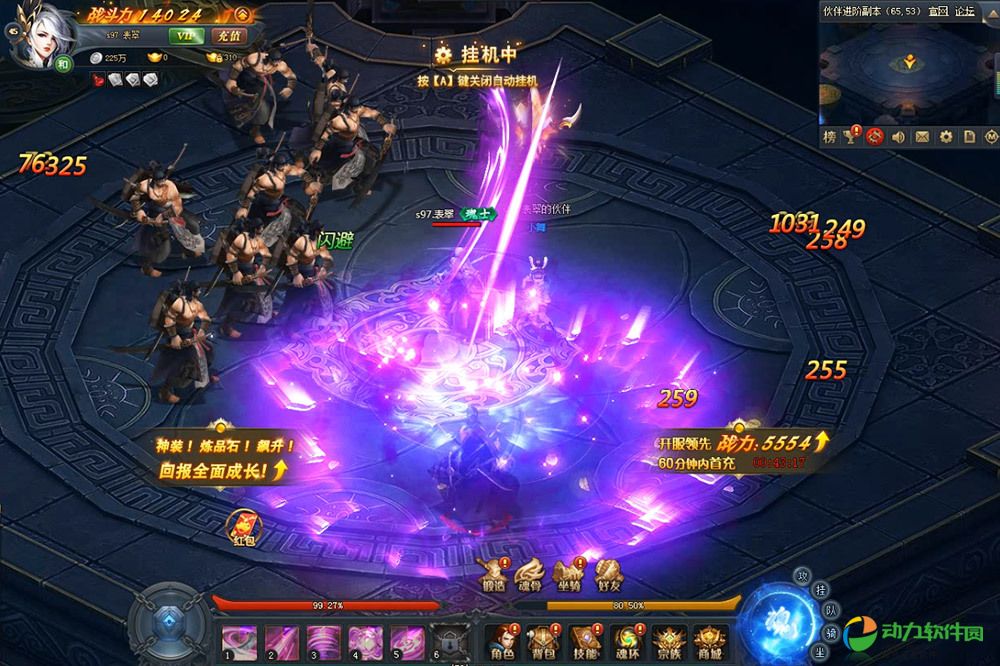
Task: Activate skill slot 1 on hotbar
Action: 237,640
